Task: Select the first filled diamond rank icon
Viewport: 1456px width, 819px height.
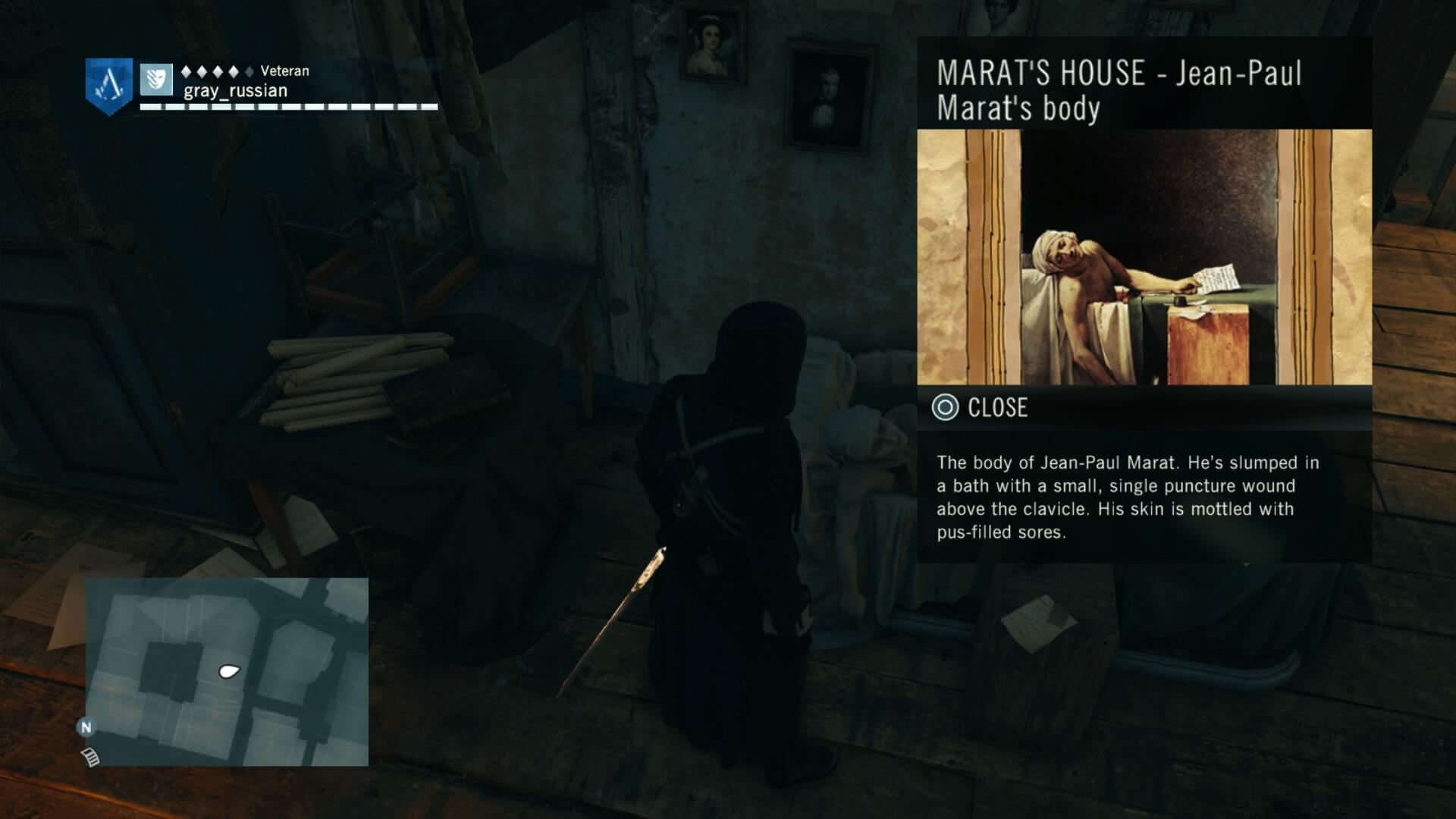Action: click(x=186, y=71)
